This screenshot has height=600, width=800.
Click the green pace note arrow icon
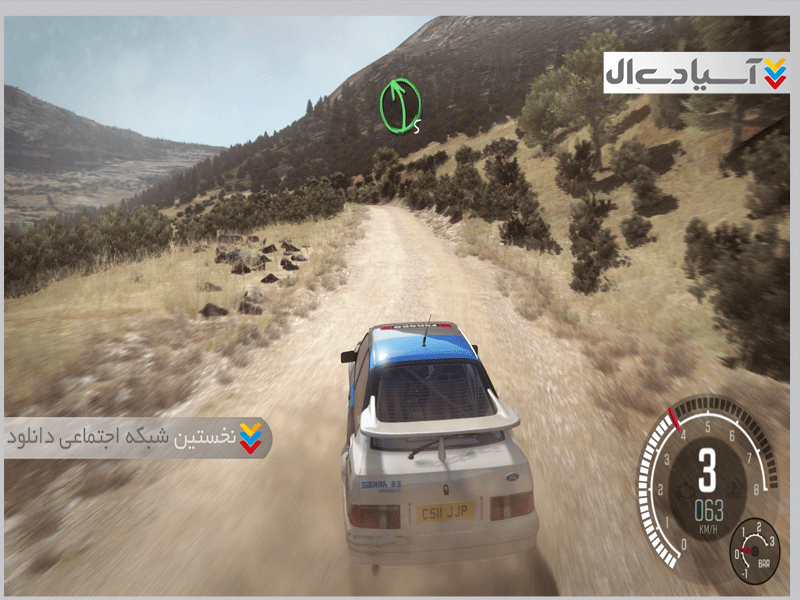click(399, 105)
